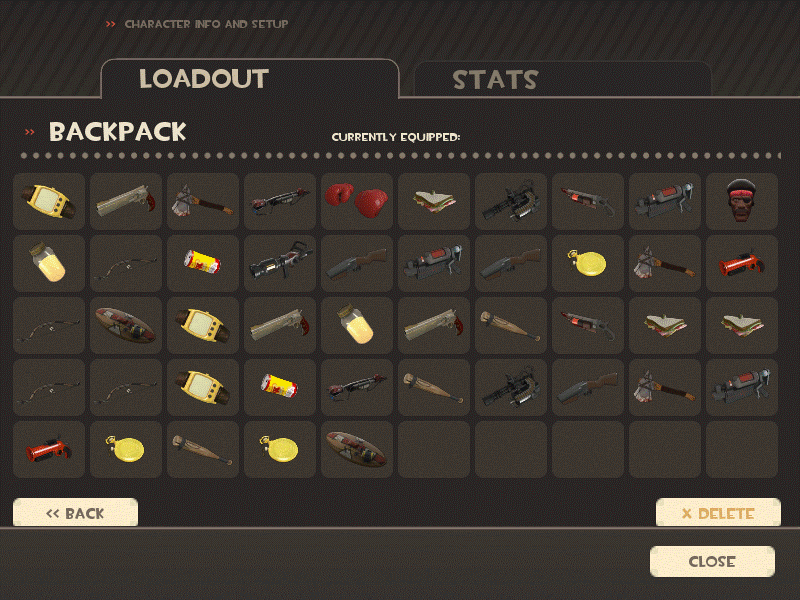Image resolution: width=800 pixels, height=600 pixels.
Task: Close the backpack screen
Action: (712, 561)
